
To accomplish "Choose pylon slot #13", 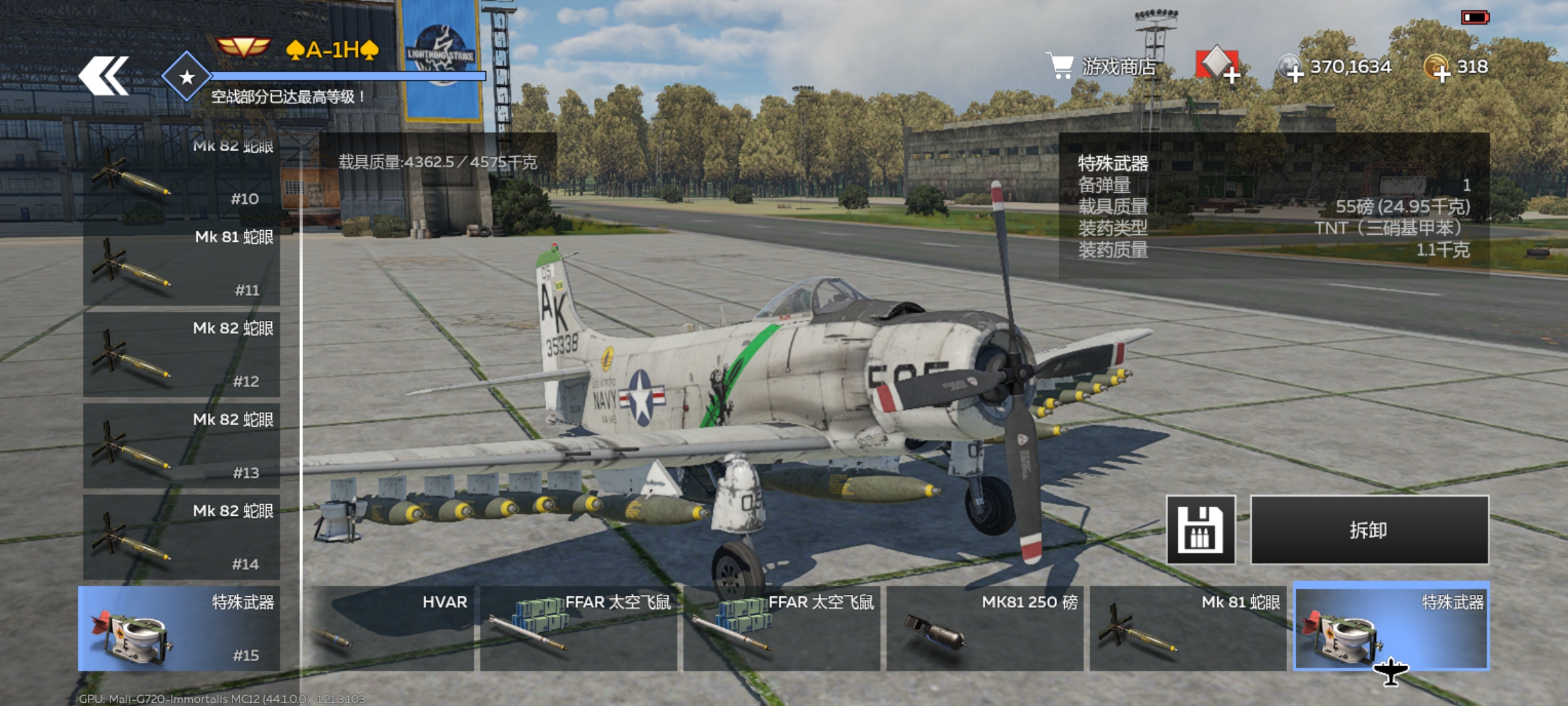I will pos(182,446).
